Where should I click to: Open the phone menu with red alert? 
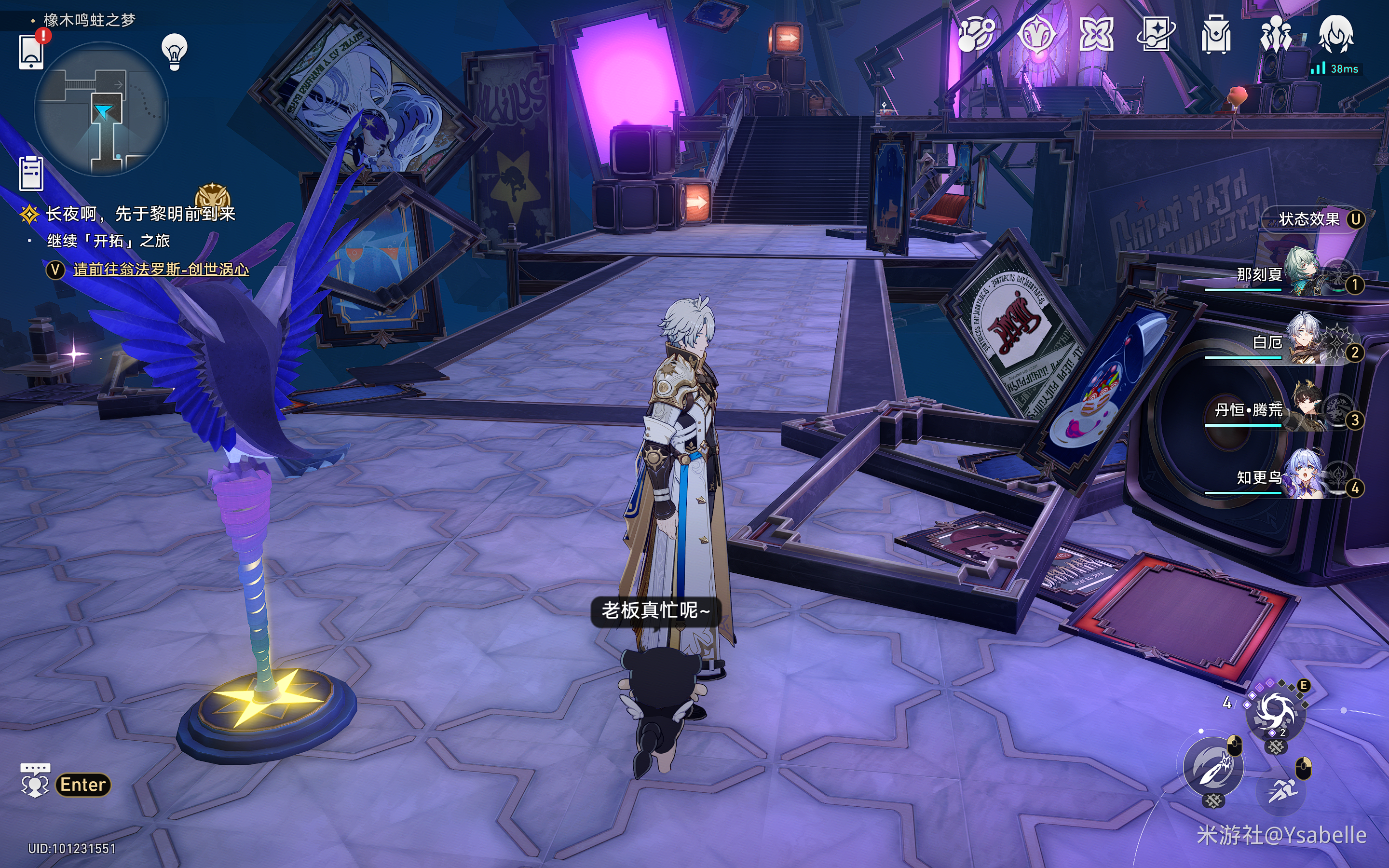pos(31,51)
